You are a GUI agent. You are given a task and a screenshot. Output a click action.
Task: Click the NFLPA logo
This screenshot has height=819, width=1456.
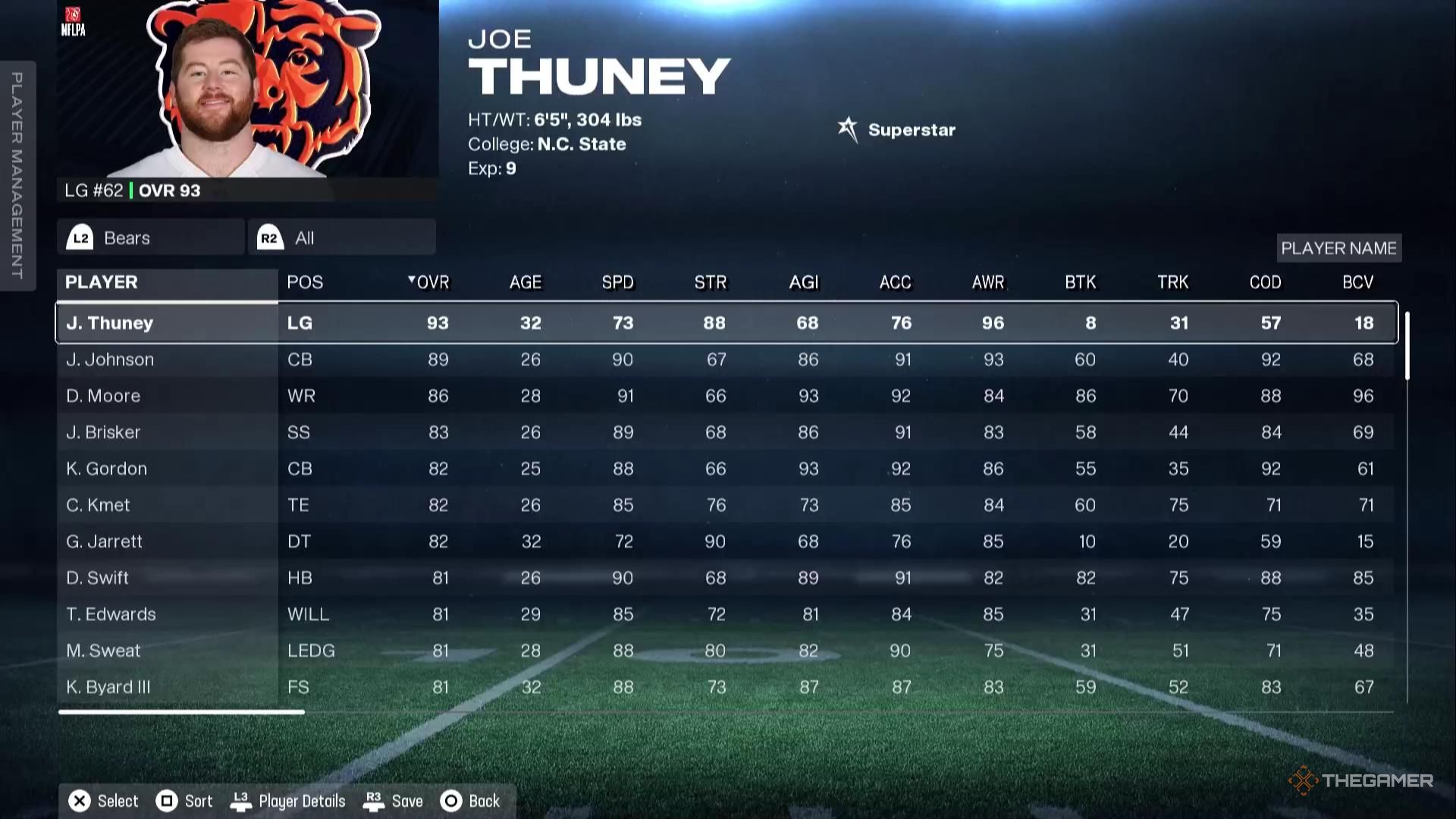click(74, 20)
